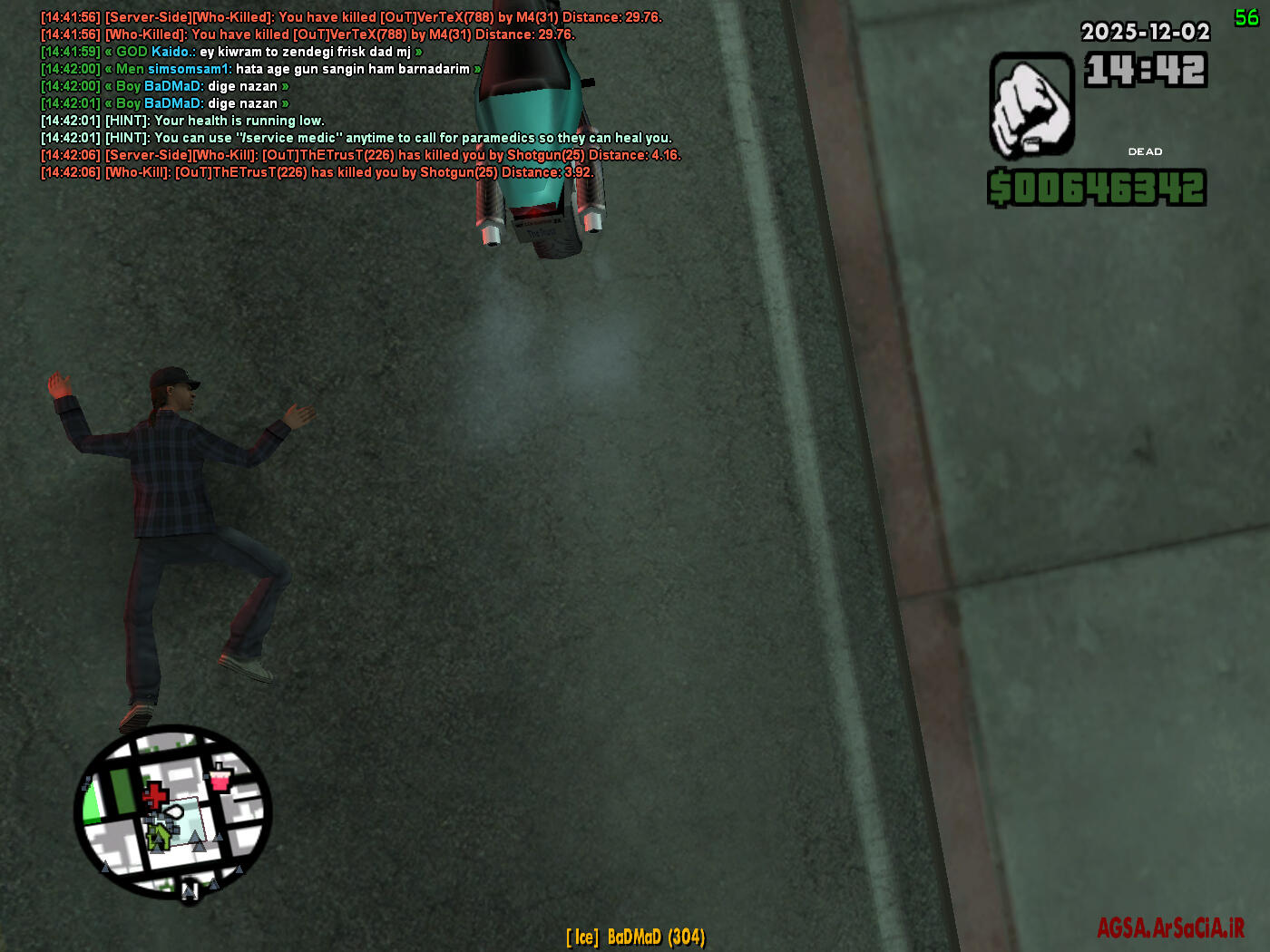The height and width of the screenshot is (952, 1270).
Task: Open the circular radar minimap
Action: pos(173,812)
